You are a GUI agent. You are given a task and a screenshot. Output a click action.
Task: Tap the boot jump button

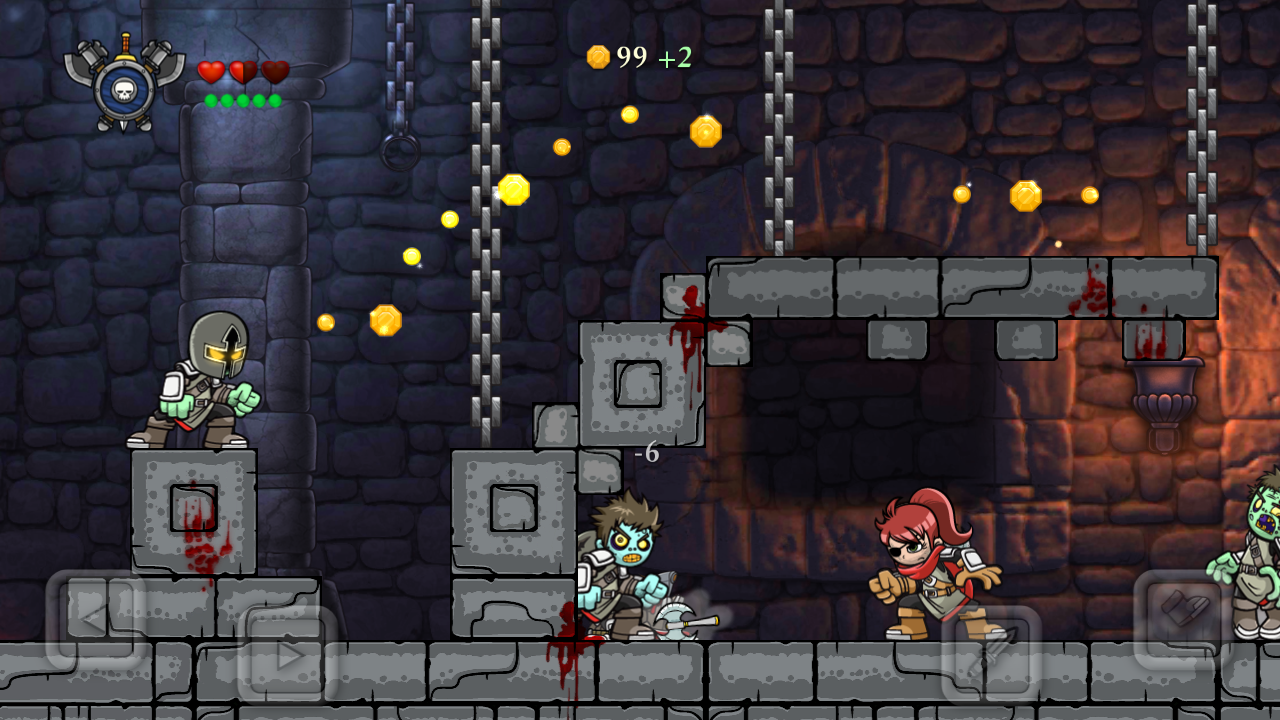pos(1183,618)
